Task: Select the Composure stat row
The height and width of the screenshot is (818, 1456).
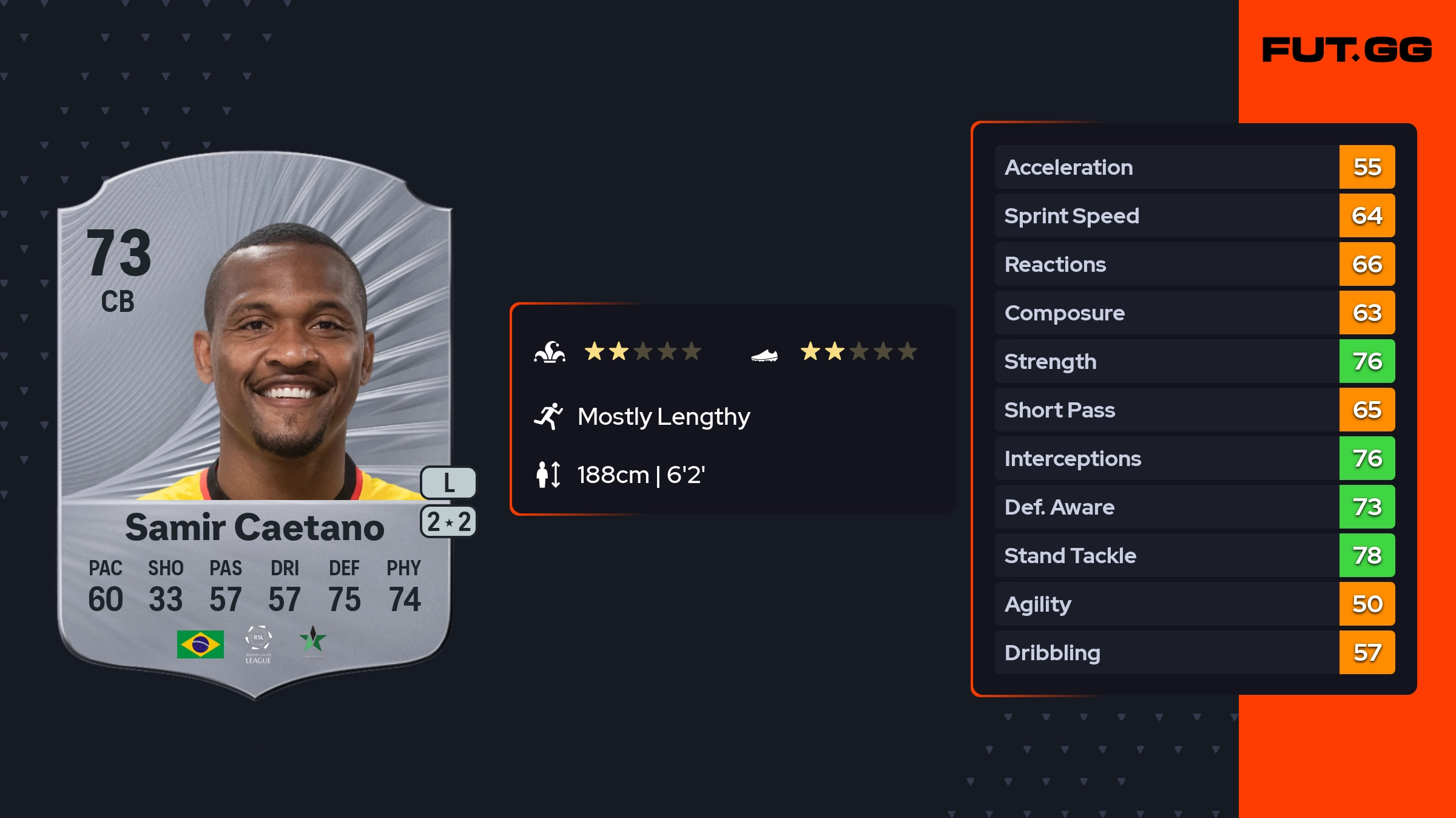Action: pos(1194,313)
